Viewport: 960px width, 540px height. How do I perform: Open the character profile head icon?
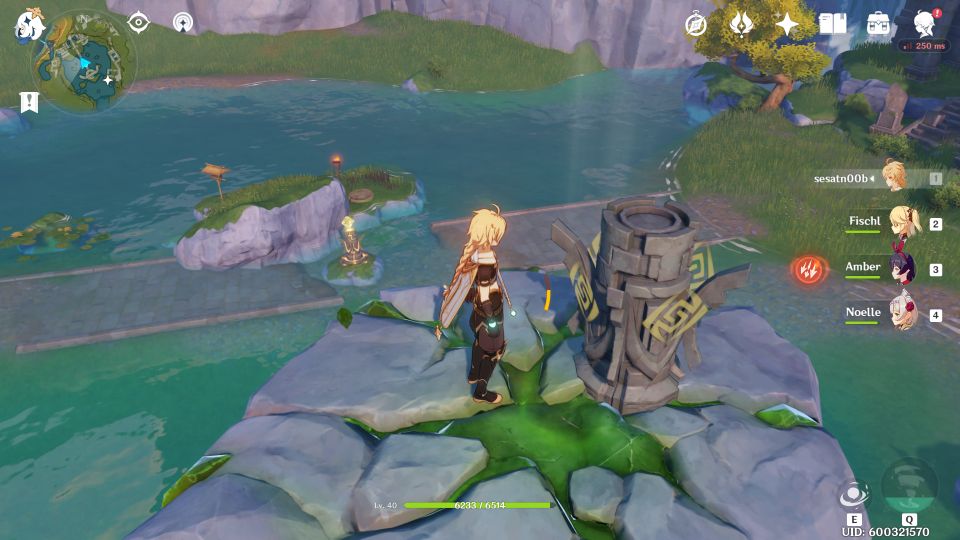[x=925, y=24]
